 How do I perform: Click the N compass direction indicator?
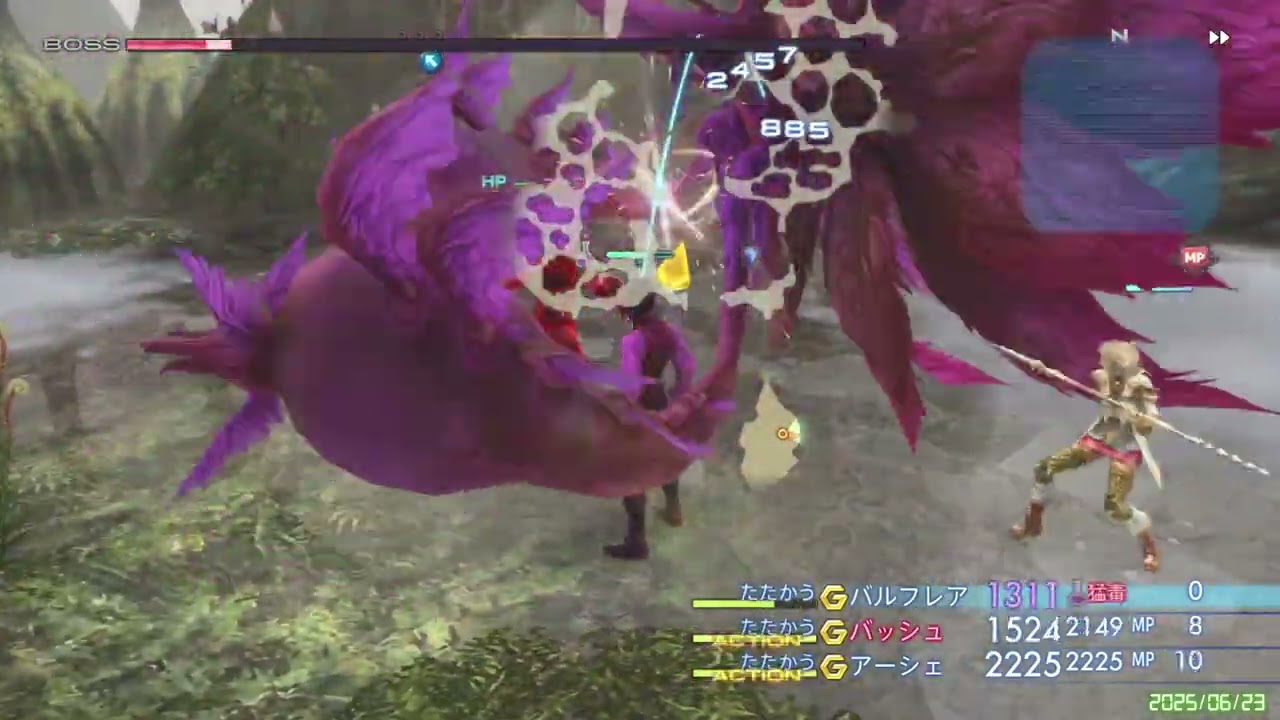[1120, 34]
